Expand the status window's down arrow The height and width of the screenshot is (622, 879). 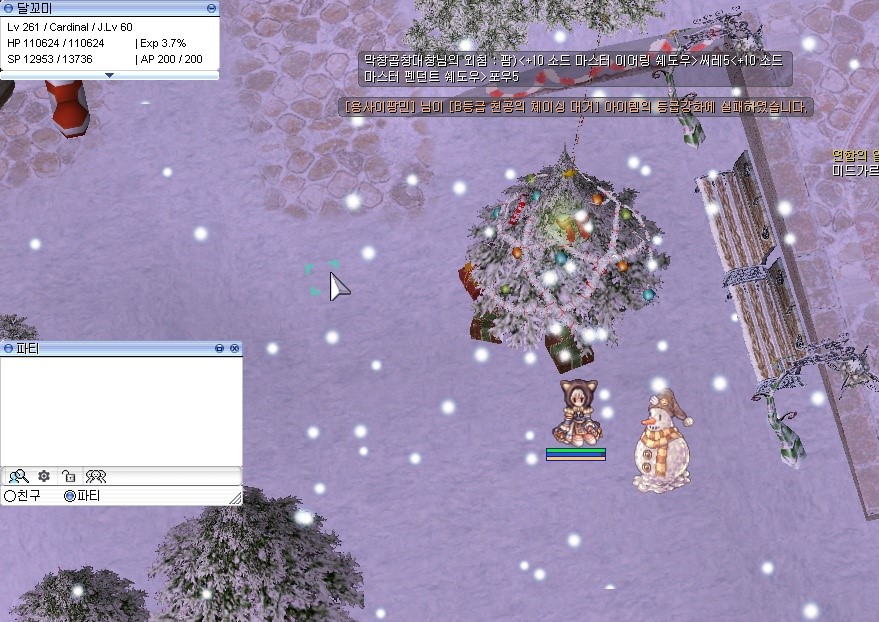click(x=110, y=75)
